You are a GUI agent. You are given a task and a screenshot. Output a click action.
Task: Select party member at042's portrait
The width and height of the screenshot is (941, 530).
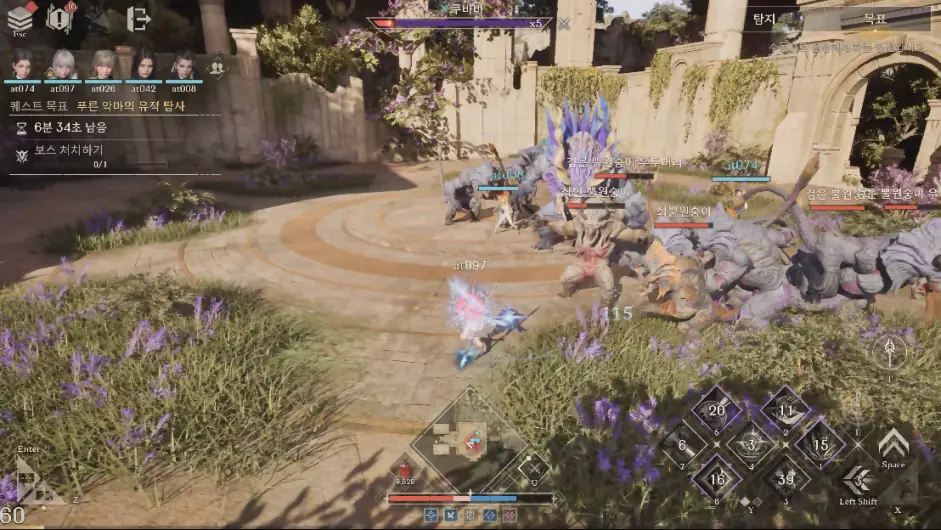coord(144,65)
